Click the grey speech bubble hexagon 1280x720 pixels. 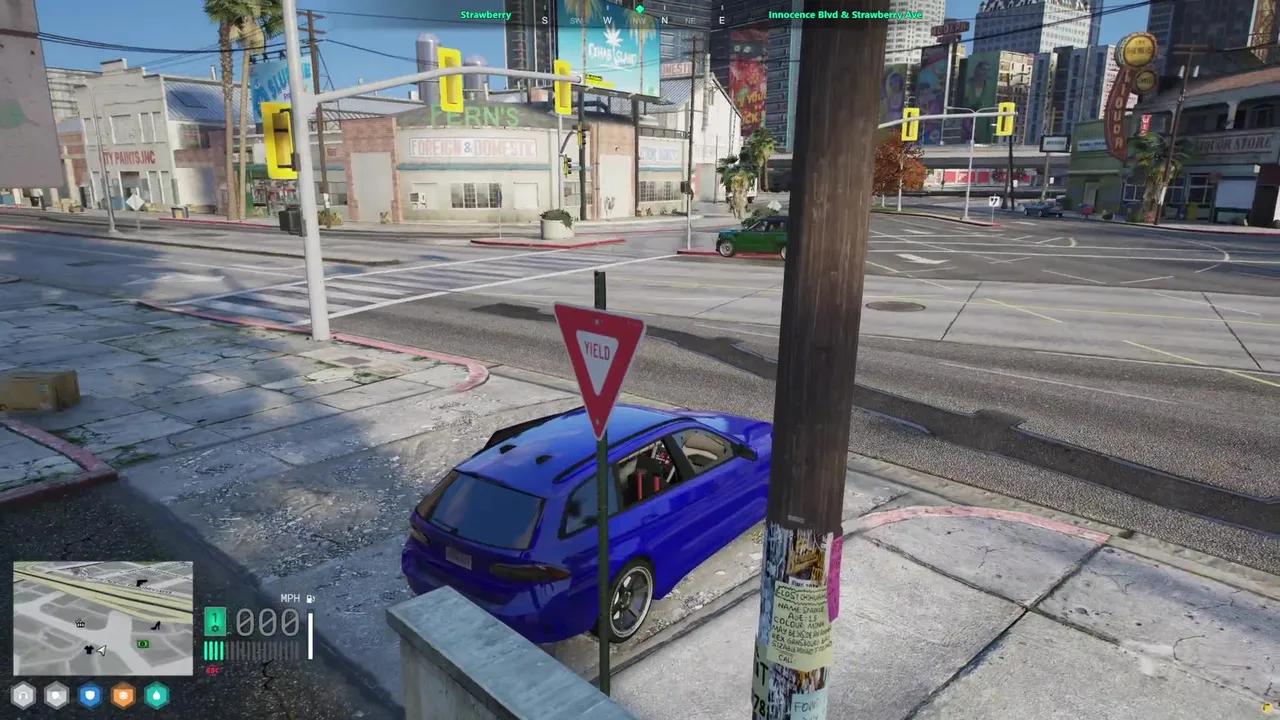[56, 695]
